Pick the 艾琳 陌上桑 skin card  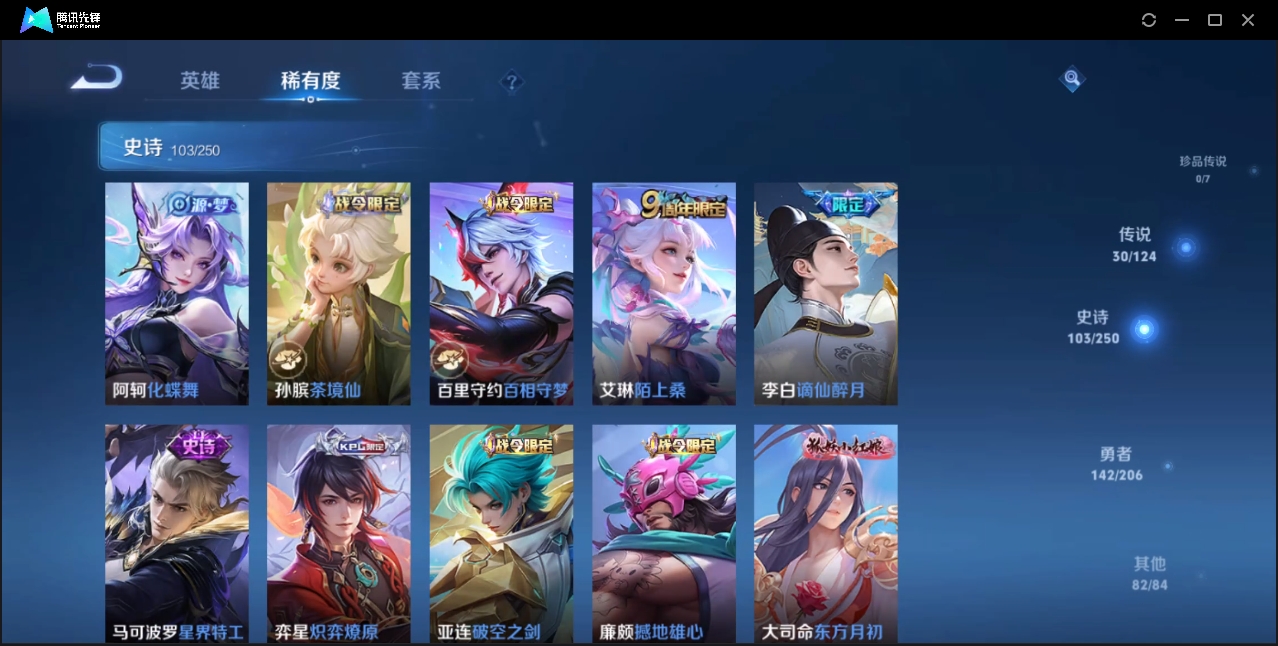tap(664, 293)
